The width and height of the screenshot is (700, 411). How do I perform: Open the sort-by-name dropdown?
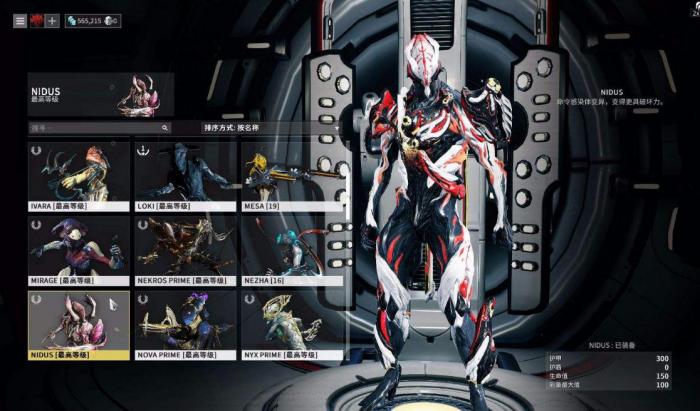tap(231, 128)
